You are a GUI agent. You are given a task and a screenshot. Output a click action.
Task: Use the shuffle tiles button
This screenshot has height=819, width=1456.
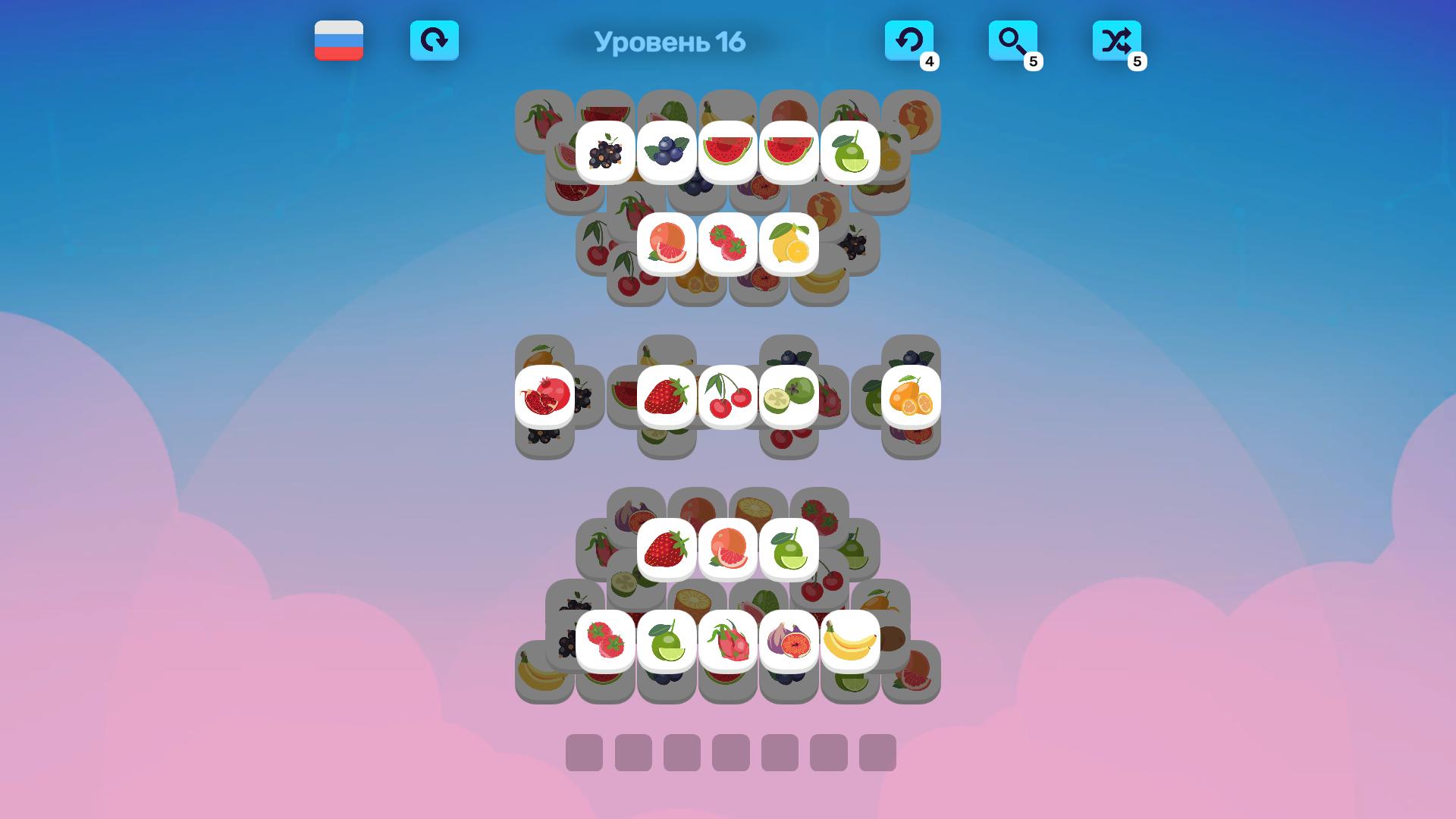[1116, 42]
